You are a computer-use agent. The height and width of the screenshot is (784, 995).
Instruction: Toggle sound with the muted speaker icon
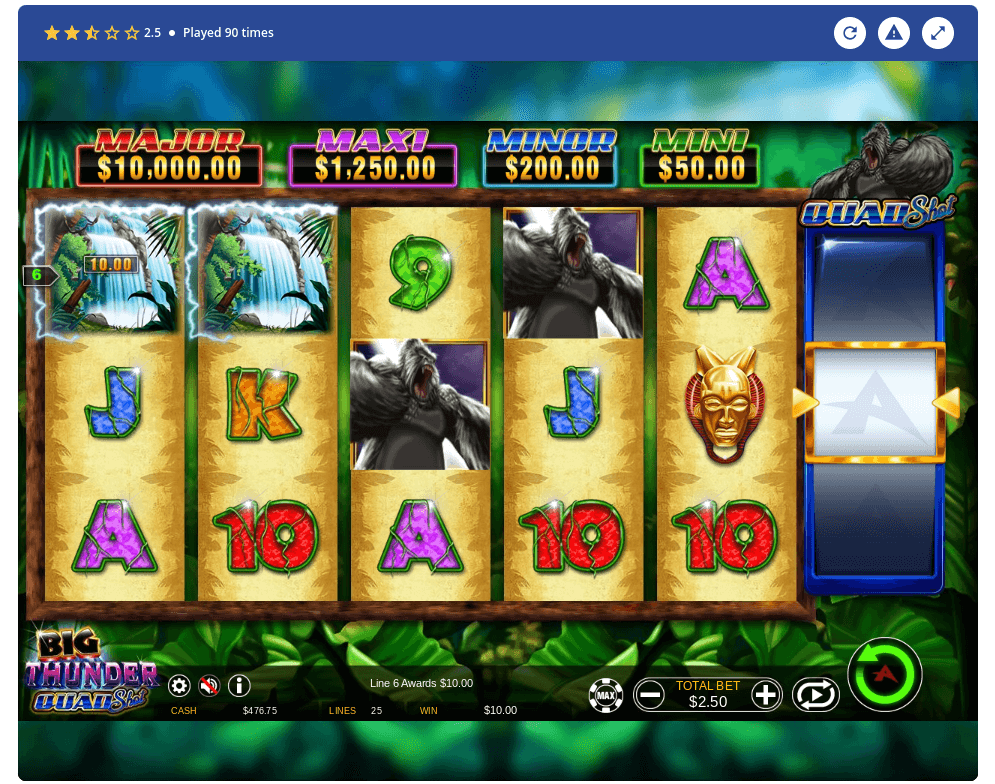pyautogui.click(x=209, y=686)
